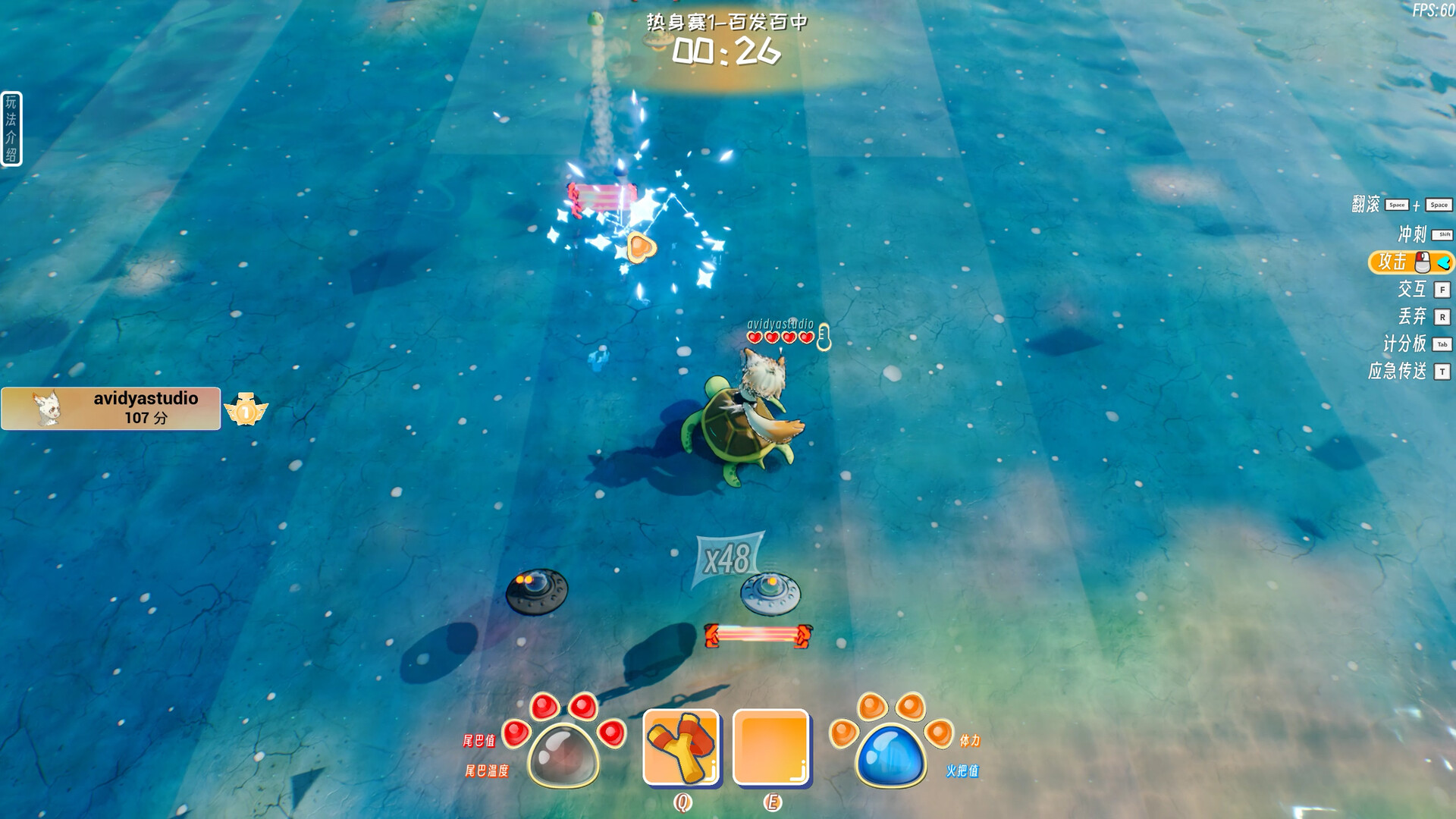Click the highlighted 攻击 attack control hint
This screenshot has height=819, width=1456.
(1410, 262)
